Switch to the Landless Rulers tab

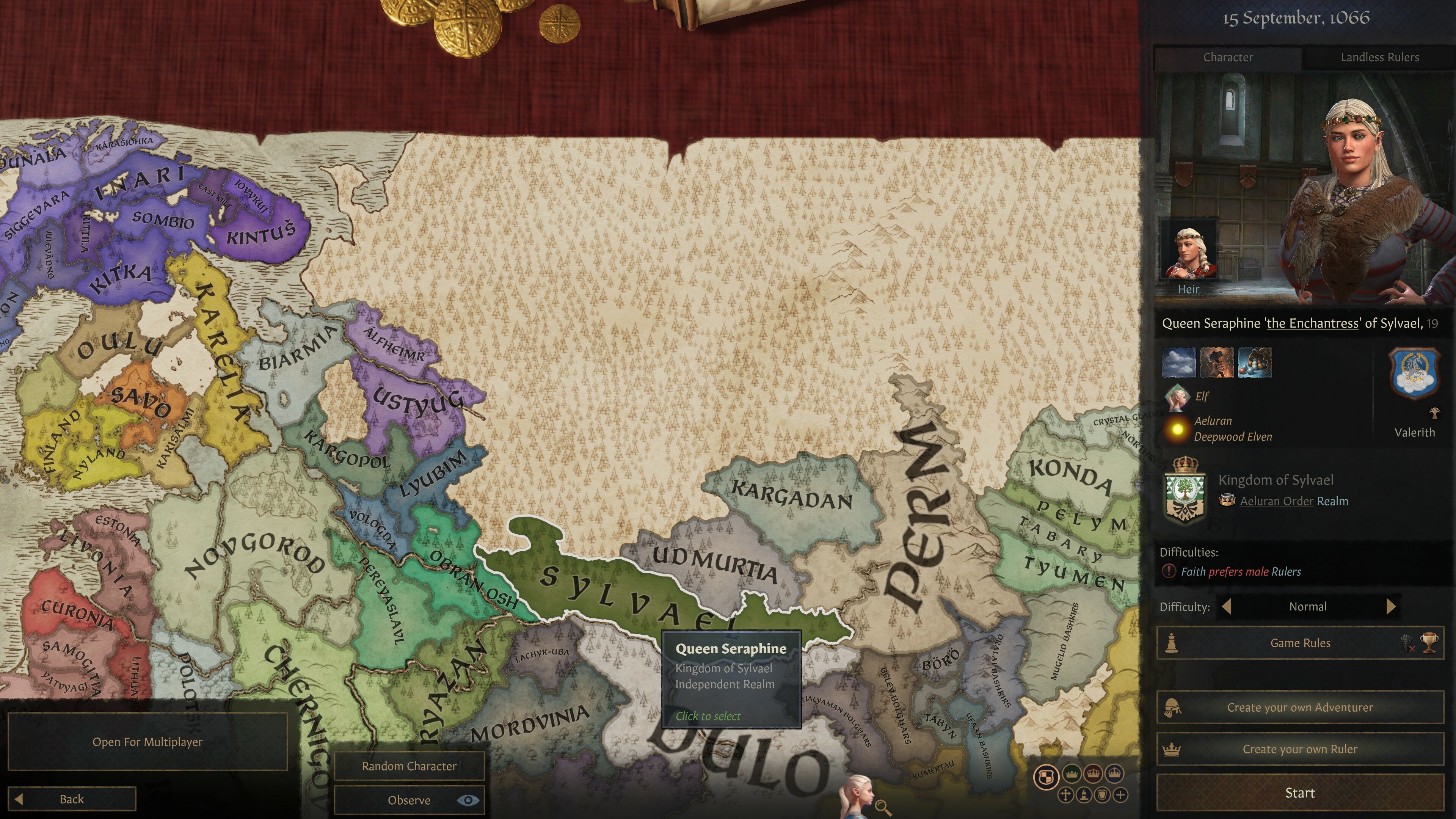pos(1380,57)
